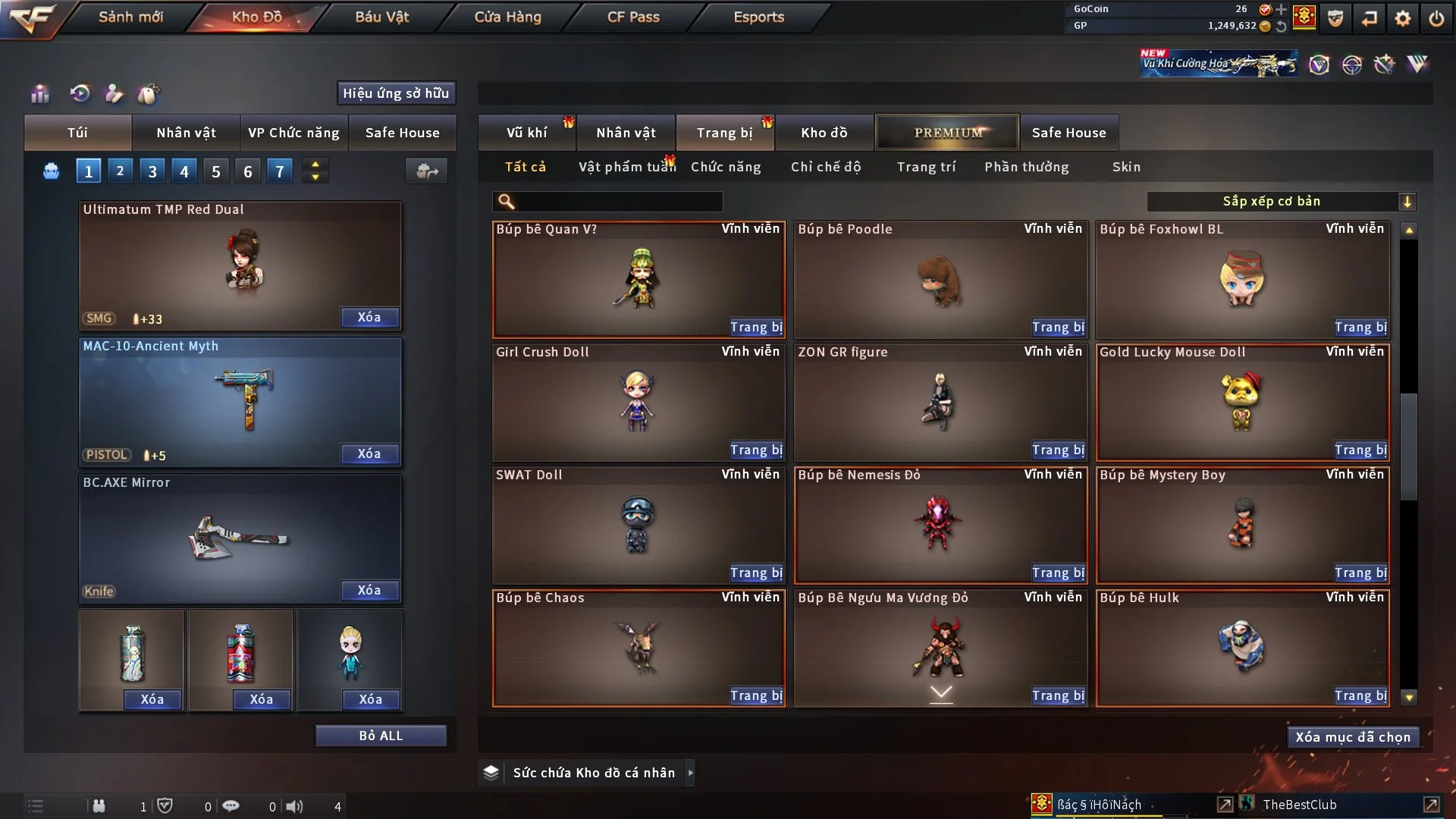Switch to the PREMIUM tab
Viewport: 1456px width, 819px height.
[x=946, y=131]
